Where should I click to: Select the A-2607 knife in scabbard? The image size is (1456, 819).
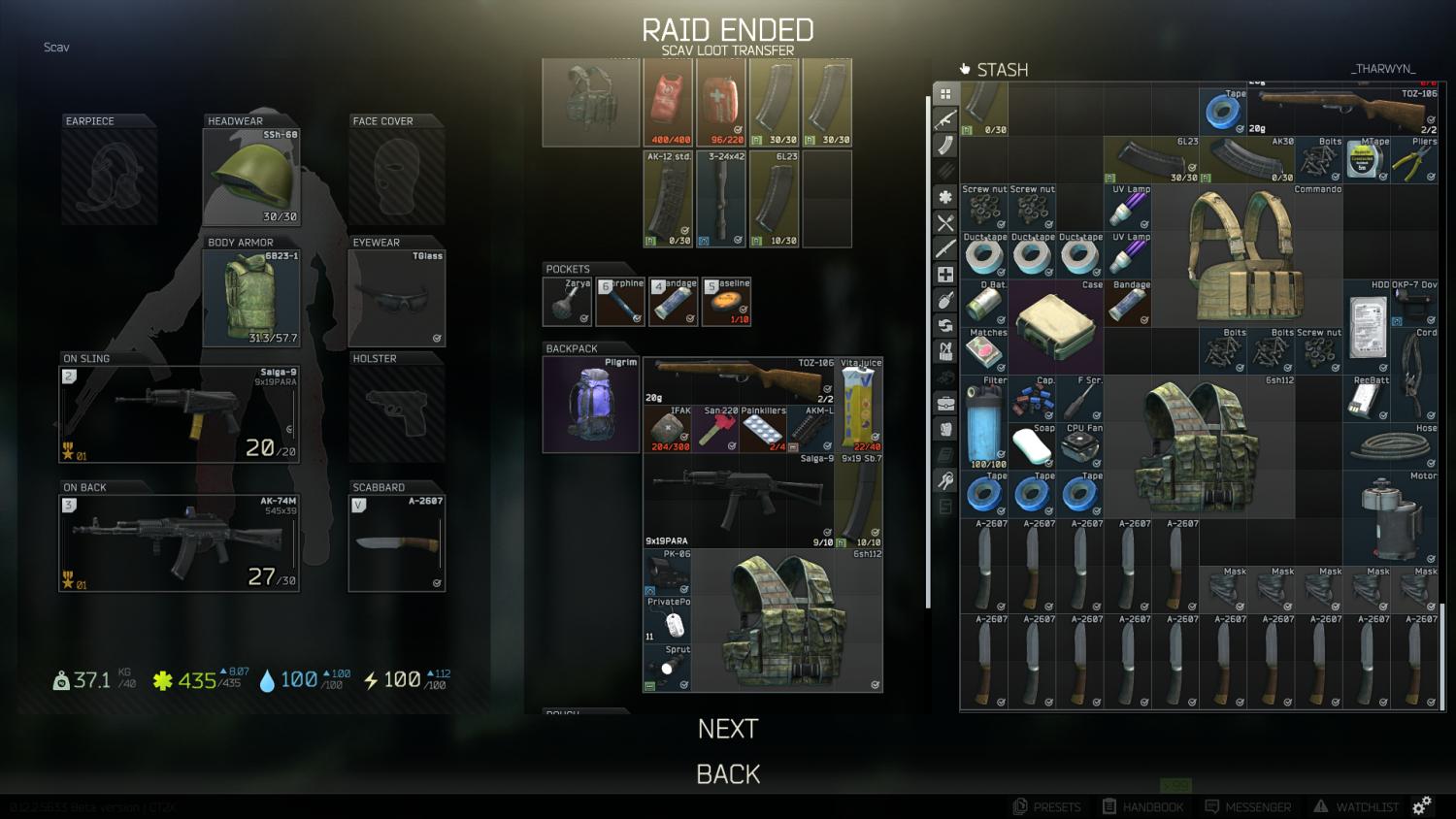pyautogui.click(x=397, y=542)
